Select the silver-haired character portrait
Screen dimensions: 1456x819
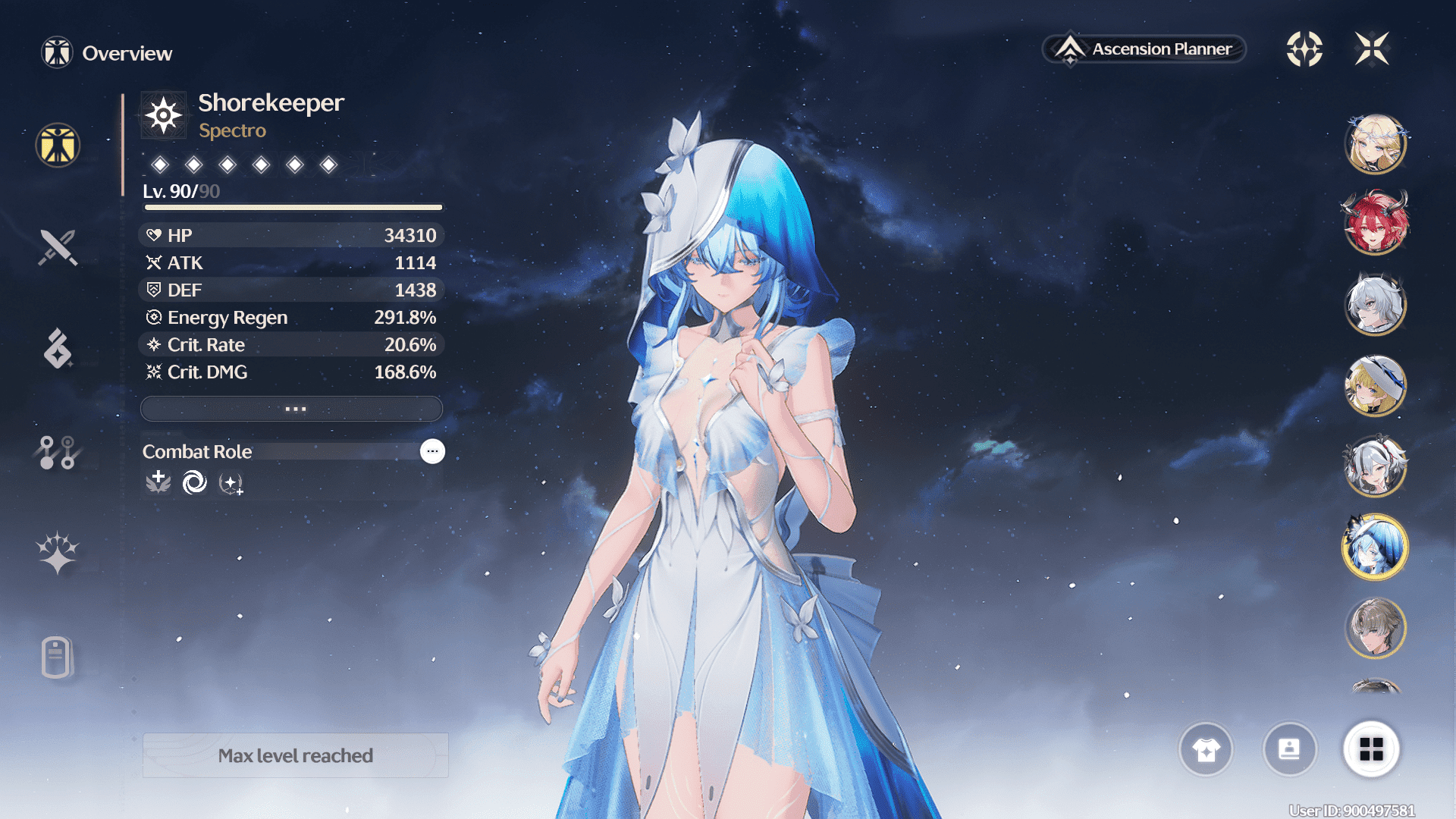[x=1375, y=305]
